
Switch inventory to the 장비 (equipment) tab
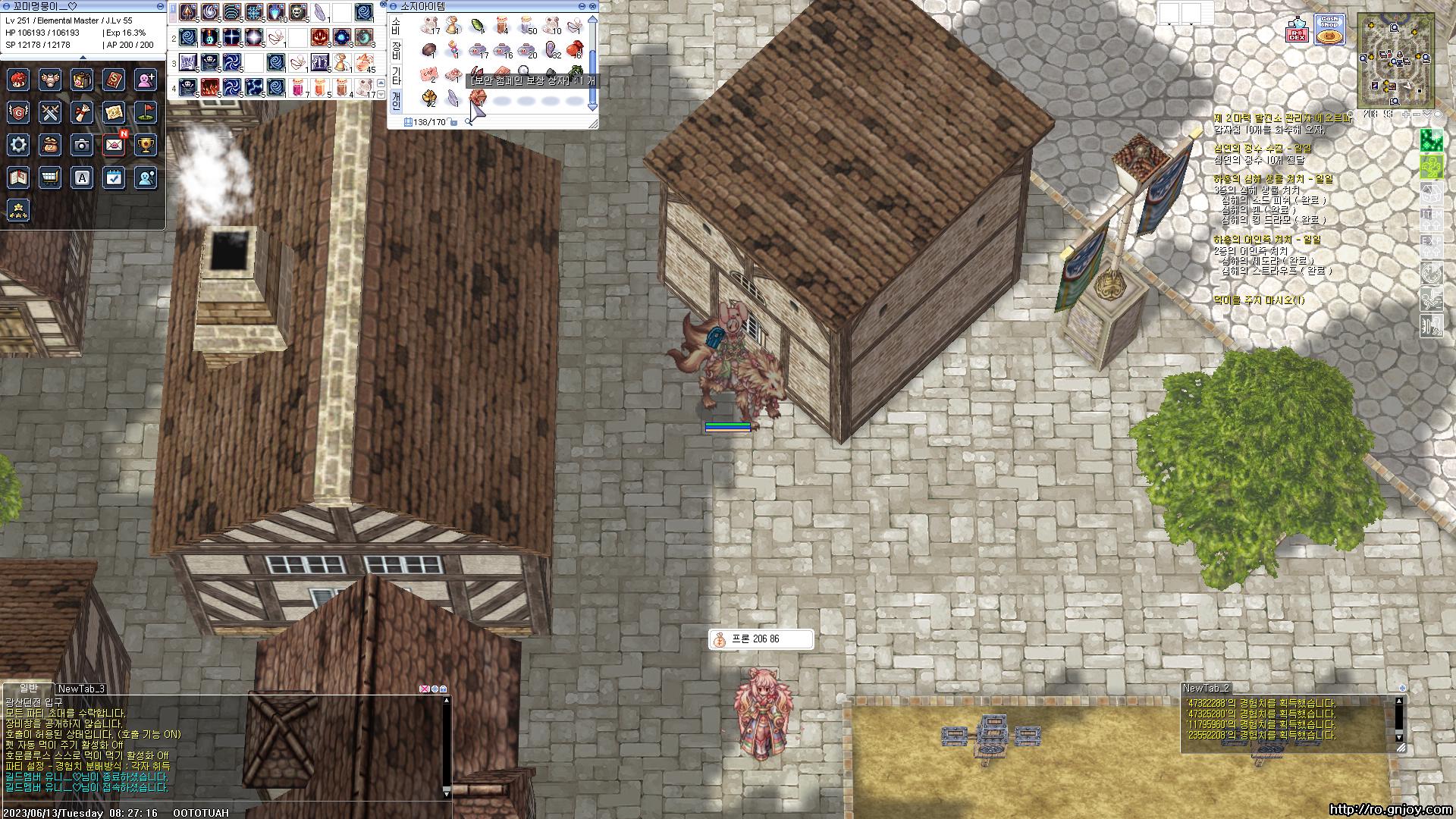(x=396, y=51)
